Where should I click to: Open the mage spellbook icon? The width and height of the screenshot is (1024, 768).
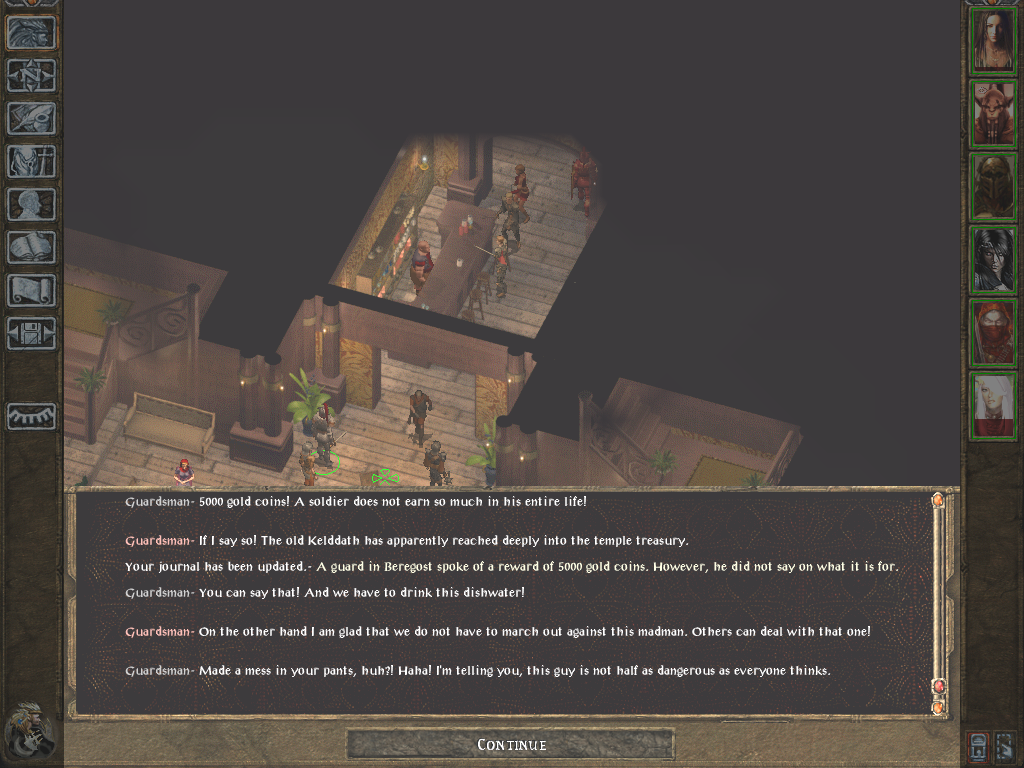[x=31, y=247]
